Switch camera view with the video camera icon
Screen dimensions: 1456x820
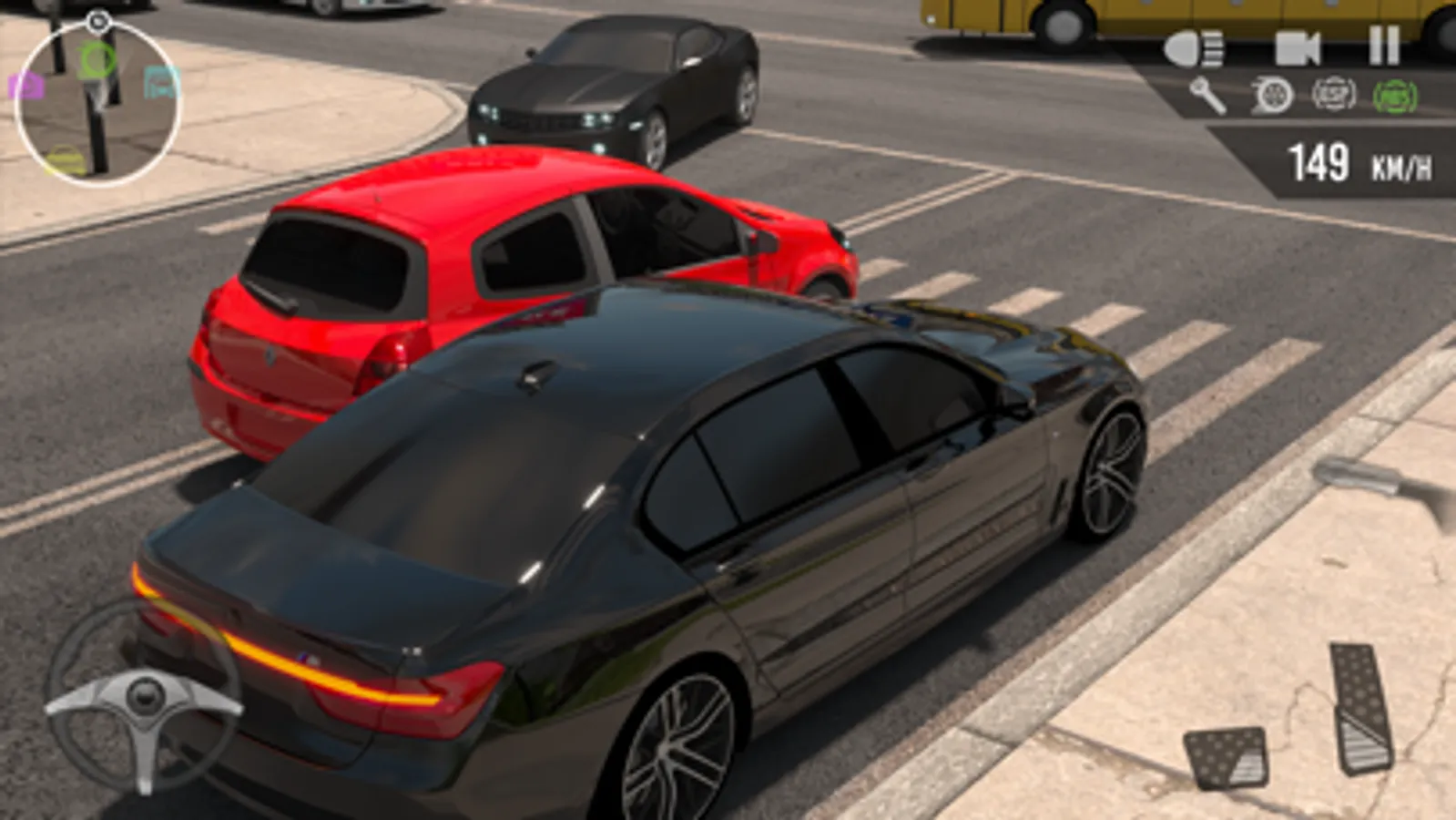pyautogui.click(x=1294, y=46)
